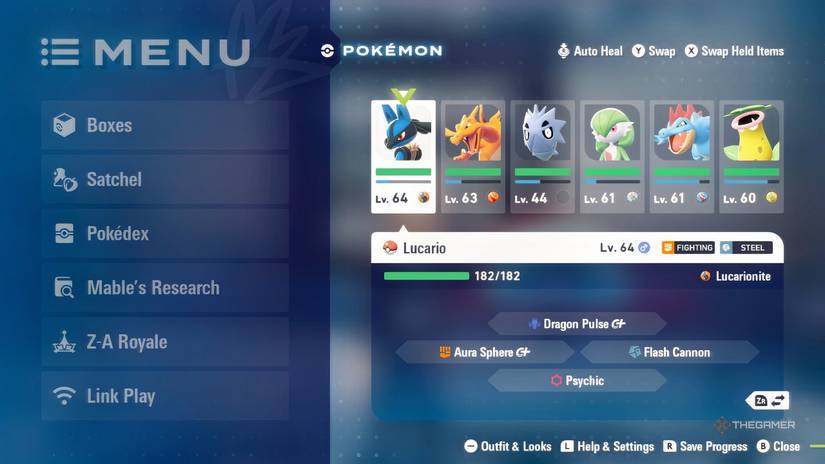The height and width of the screenshot is (464, 825).
Task: Select the Psychic move
Action: coord(577,381)
